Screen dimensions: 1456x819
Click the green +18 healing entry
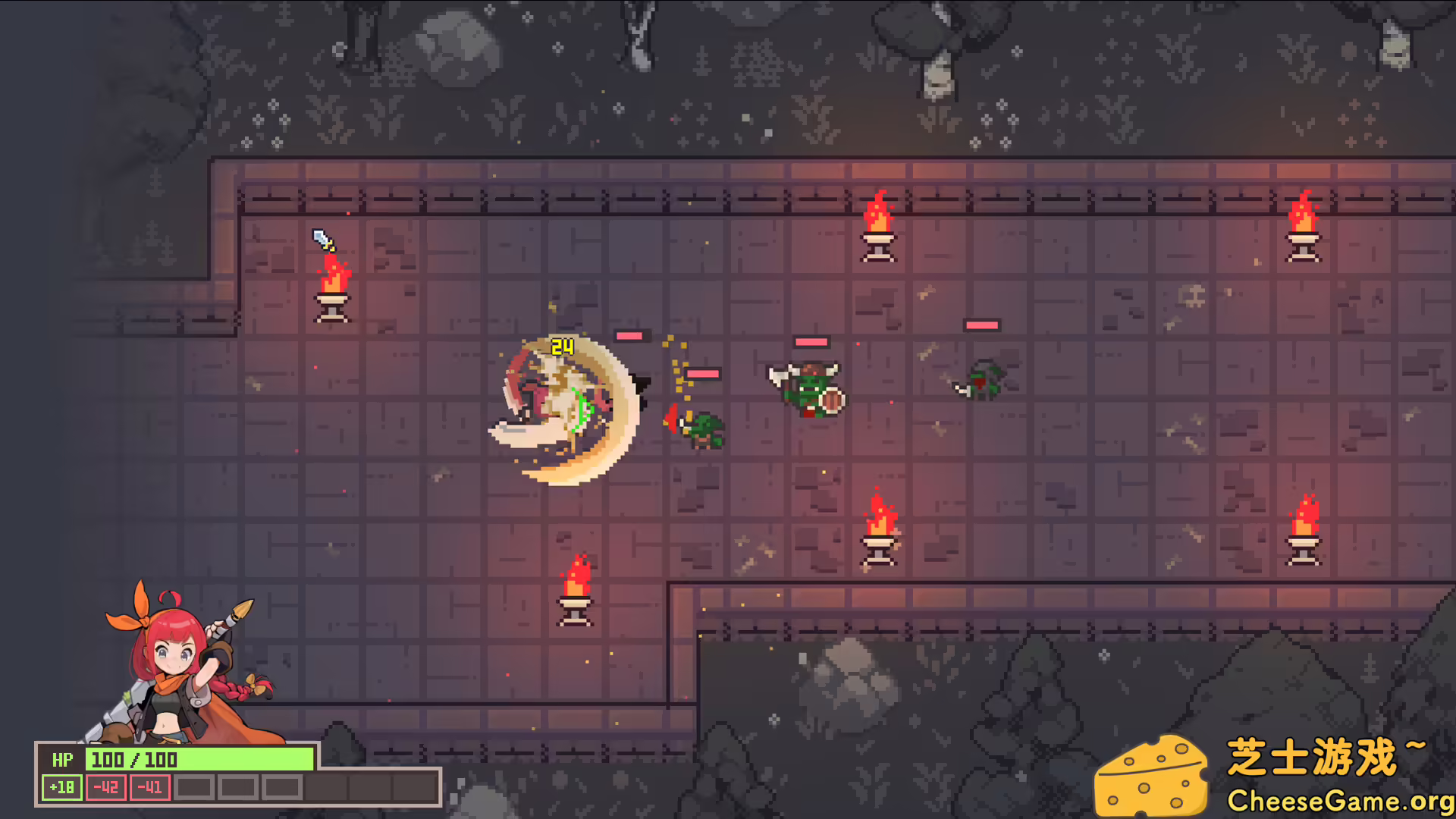coord(61,787)
